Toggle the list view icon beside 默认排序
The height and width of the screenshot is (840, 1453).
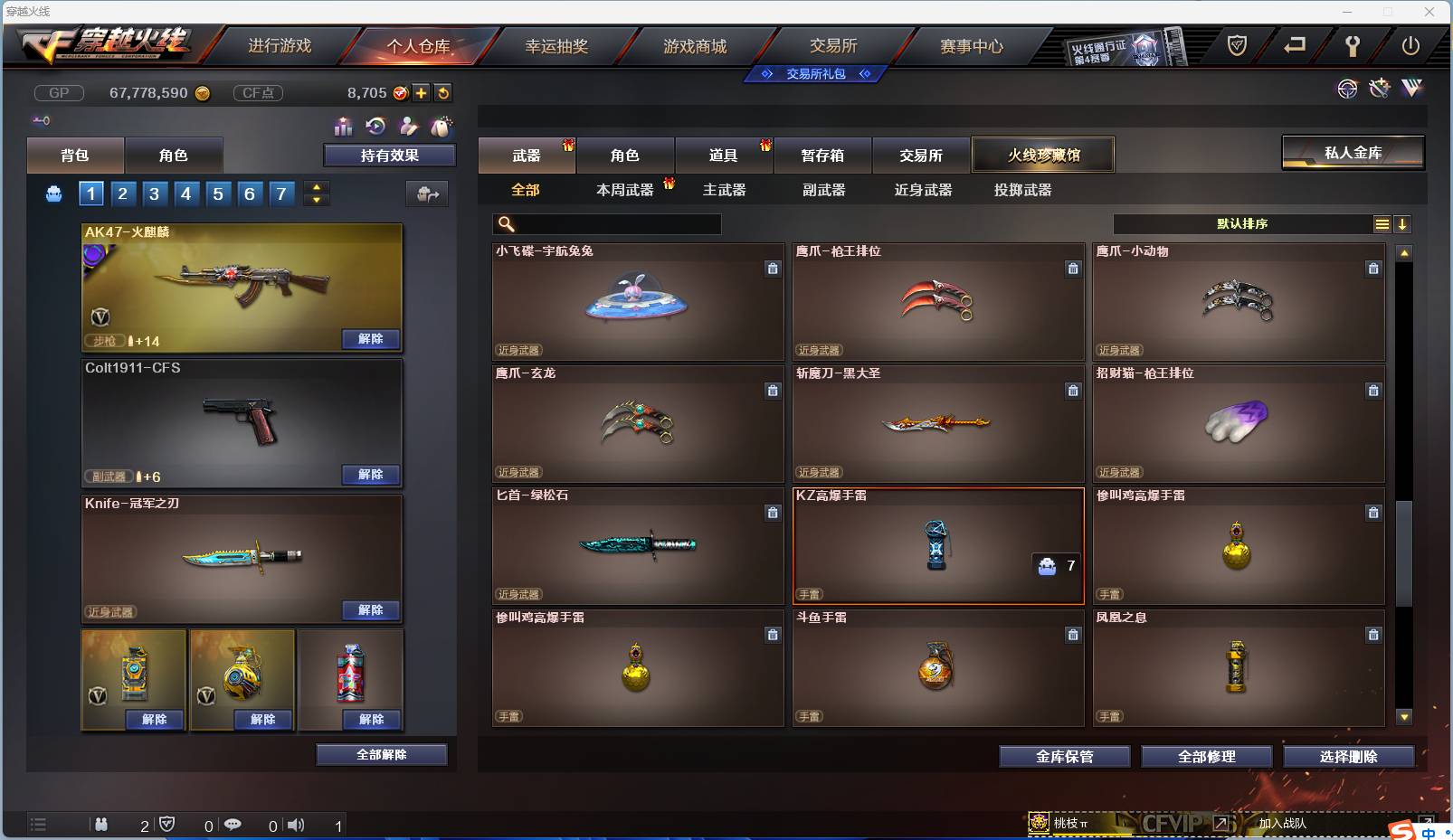coord(1382,223)
